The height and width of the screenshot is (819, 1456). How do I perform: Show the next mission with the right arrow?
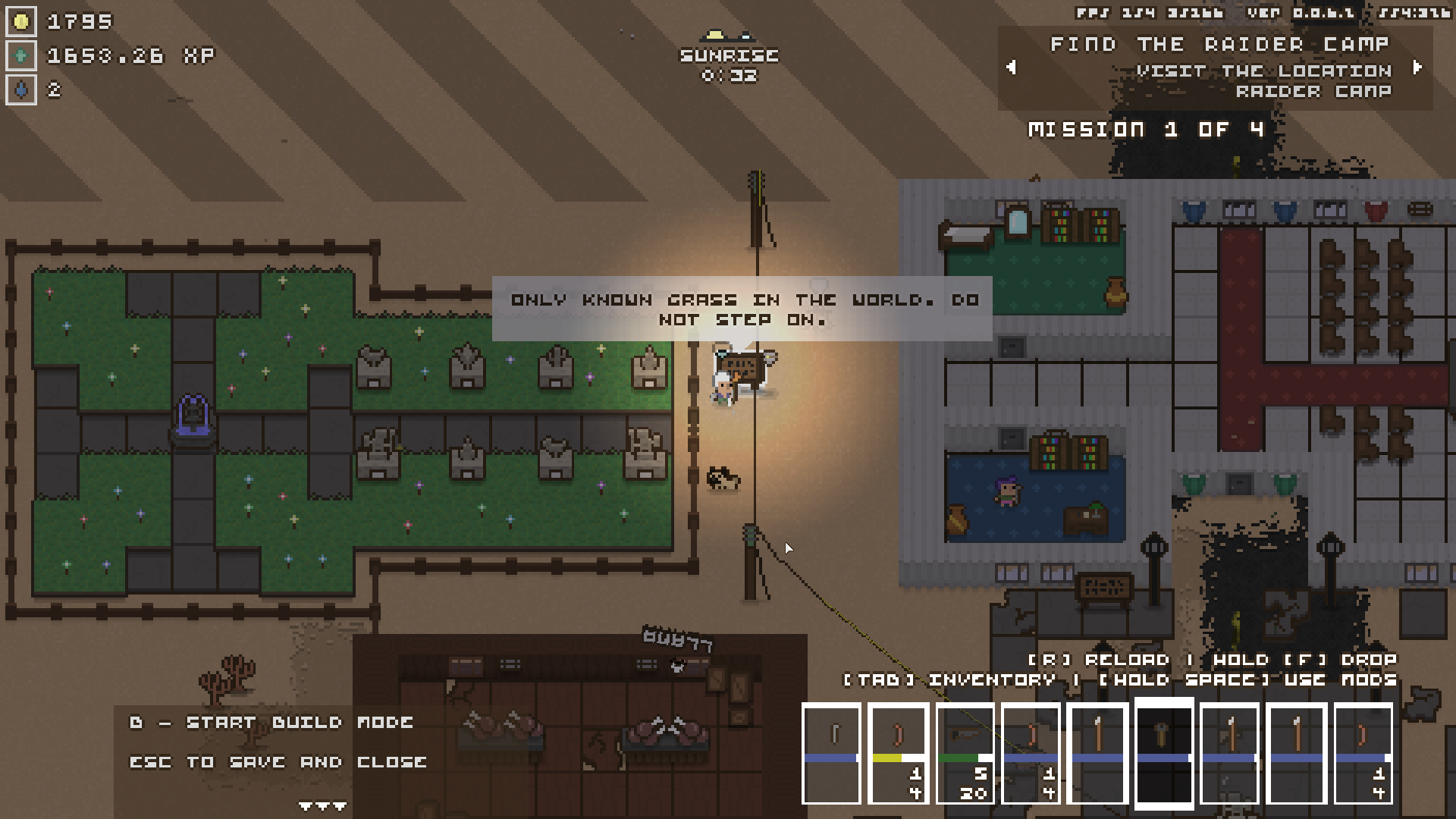coord(1417,67)
